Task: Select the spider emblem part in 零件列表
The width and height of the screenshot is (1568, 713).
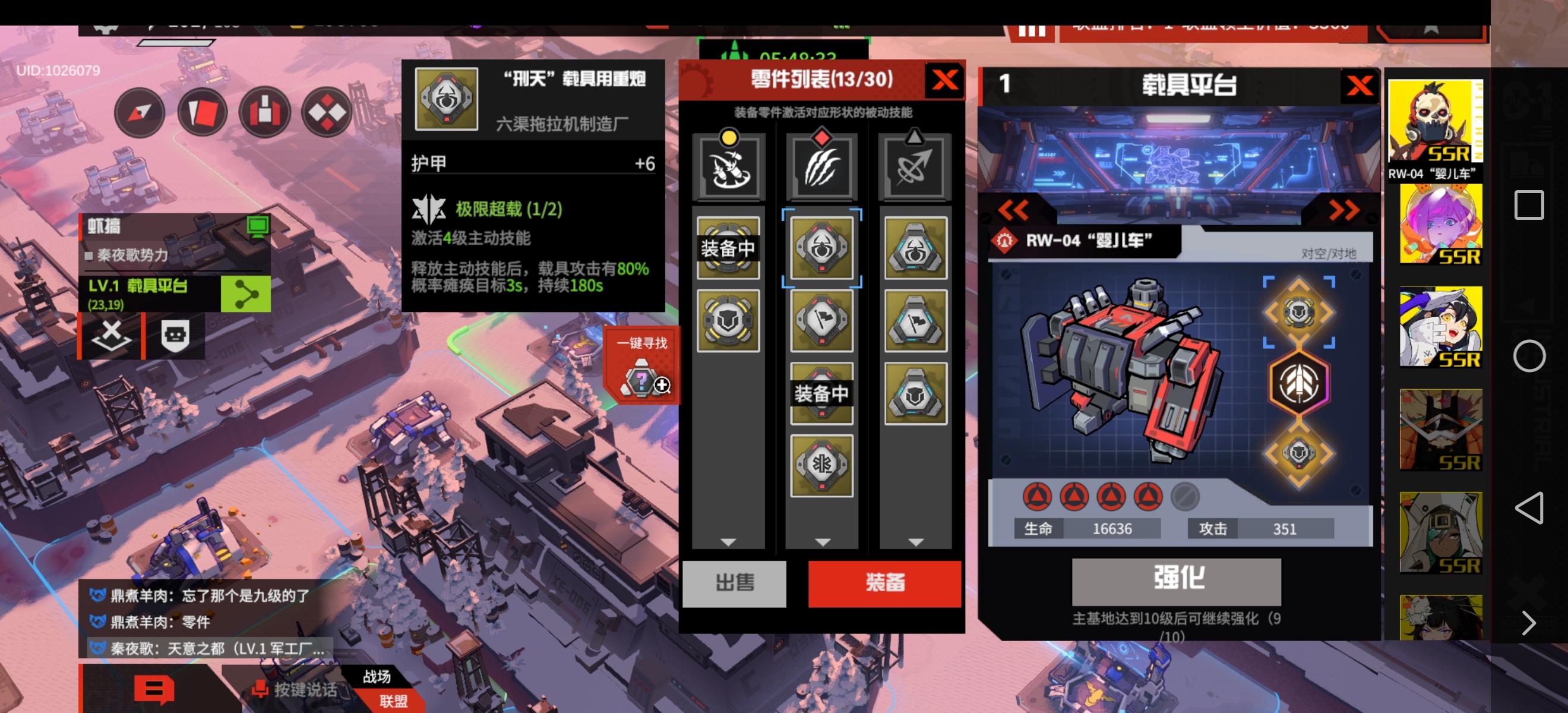Action: point(823,248)
